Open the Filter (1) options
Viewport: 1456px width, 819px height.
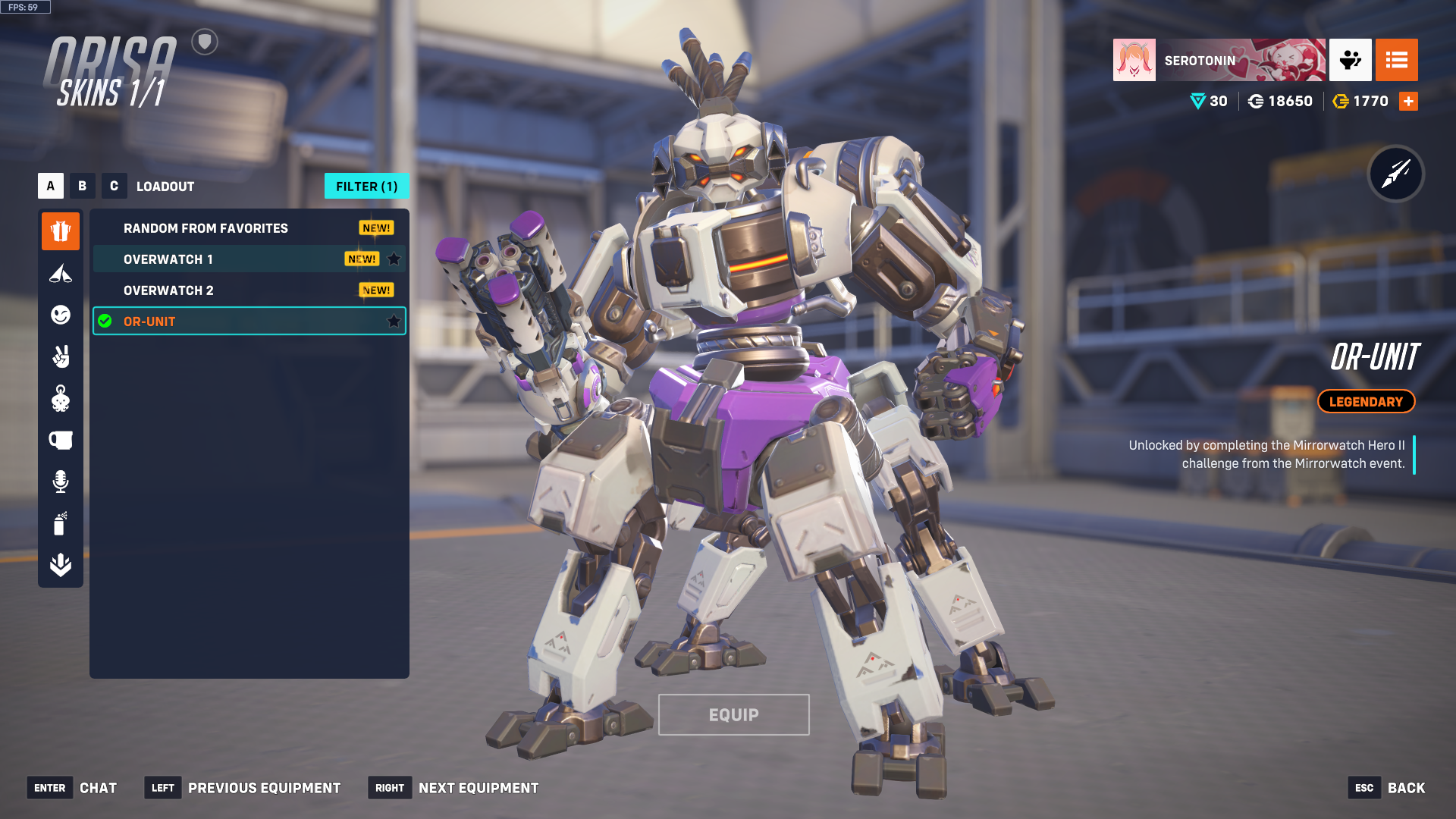click(366, 186)
